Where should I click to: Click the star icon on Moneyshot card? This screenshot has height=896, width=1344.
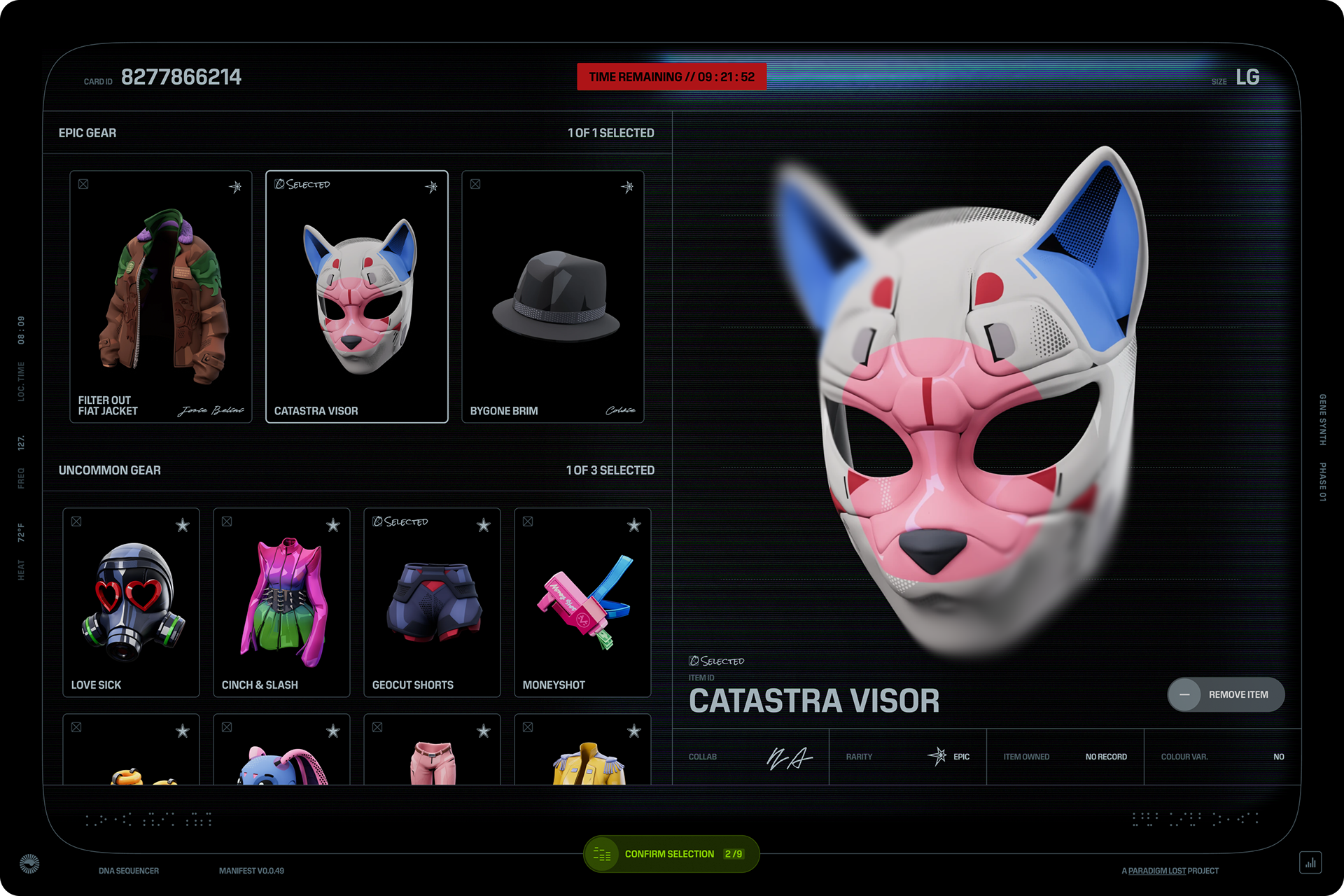coord(633,525)
